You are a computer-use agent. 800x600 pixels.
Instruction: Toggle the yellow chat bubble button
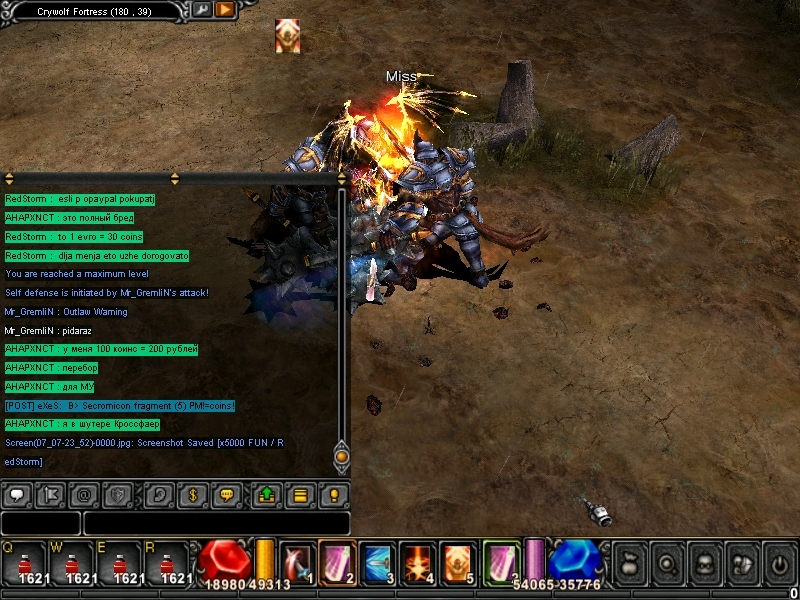(x=226, y=494)
